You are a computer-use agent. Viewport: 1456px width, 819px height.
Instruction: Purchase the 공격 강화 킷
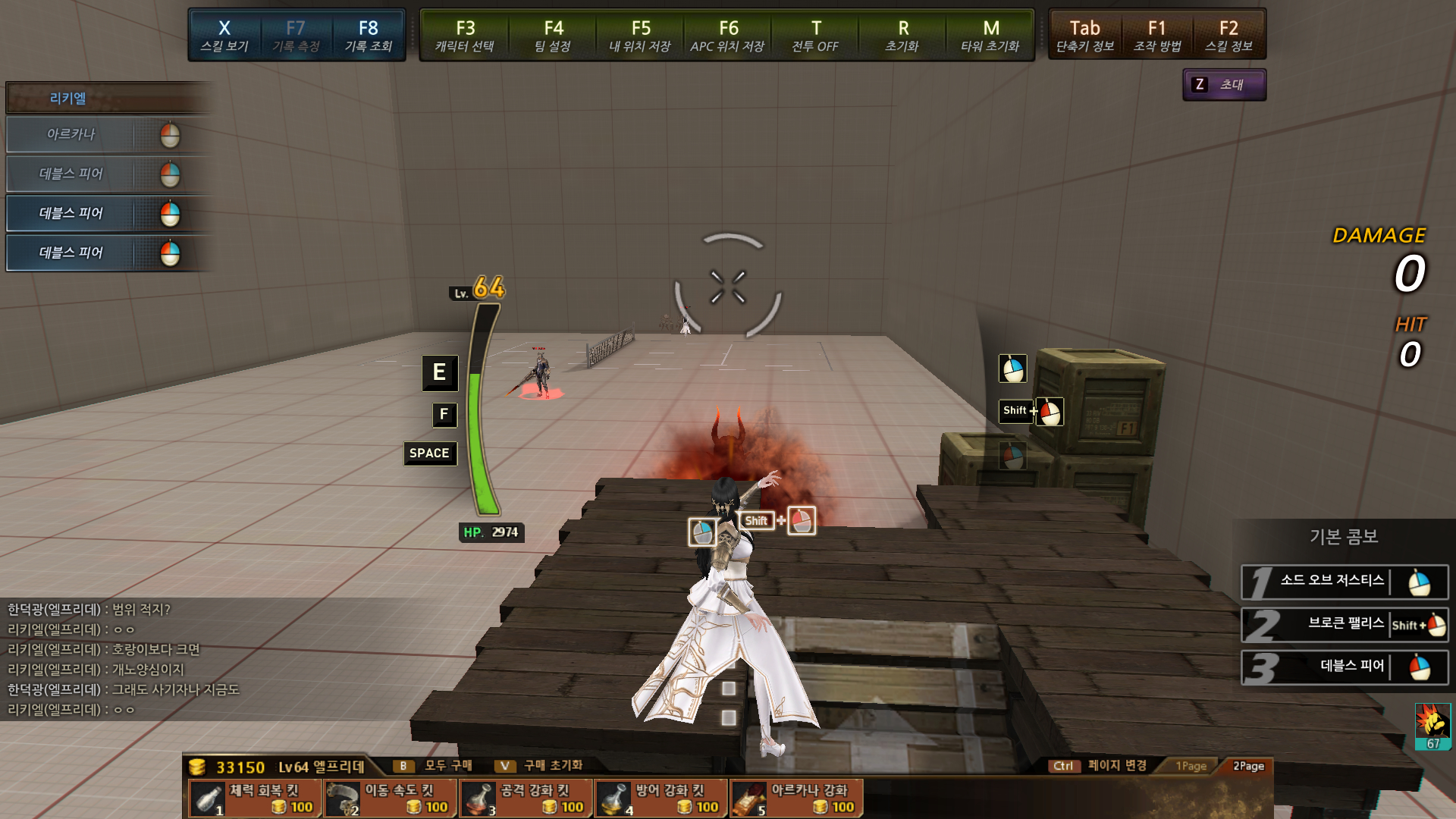pyautogui.click(x=526, y=799)
